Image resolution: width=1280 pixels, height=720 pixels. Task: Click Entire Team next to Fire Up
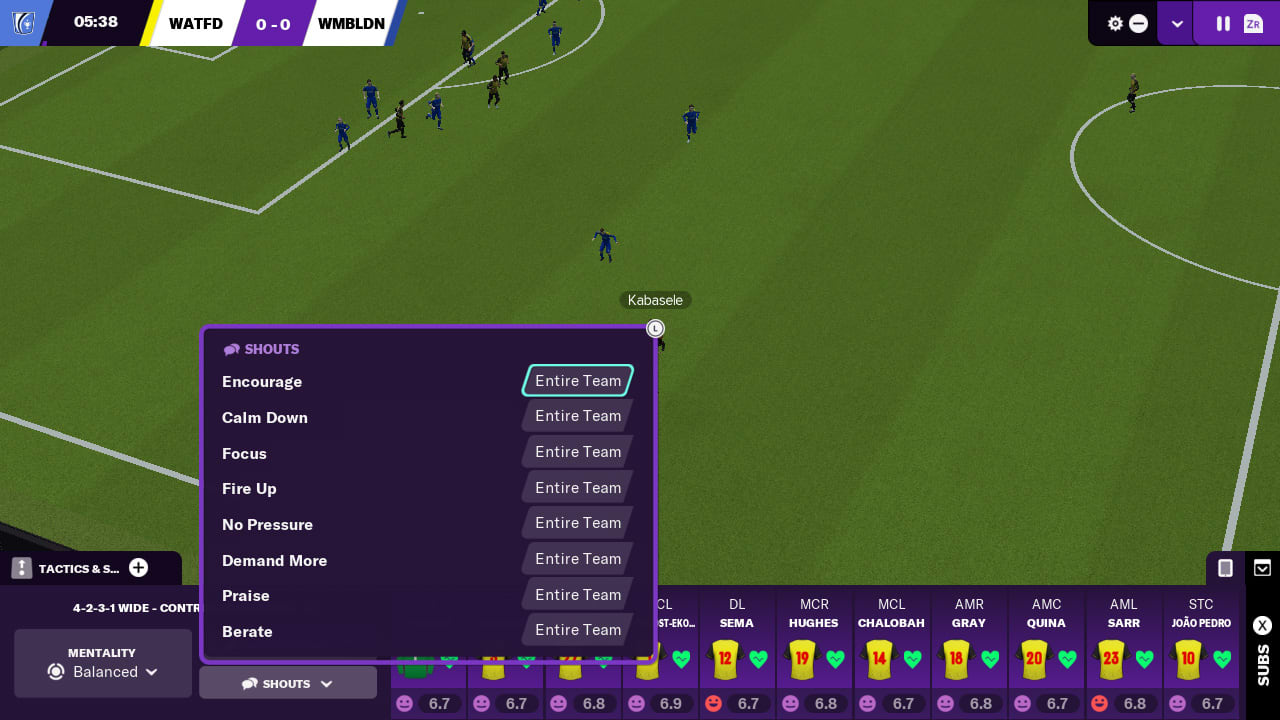577,487
